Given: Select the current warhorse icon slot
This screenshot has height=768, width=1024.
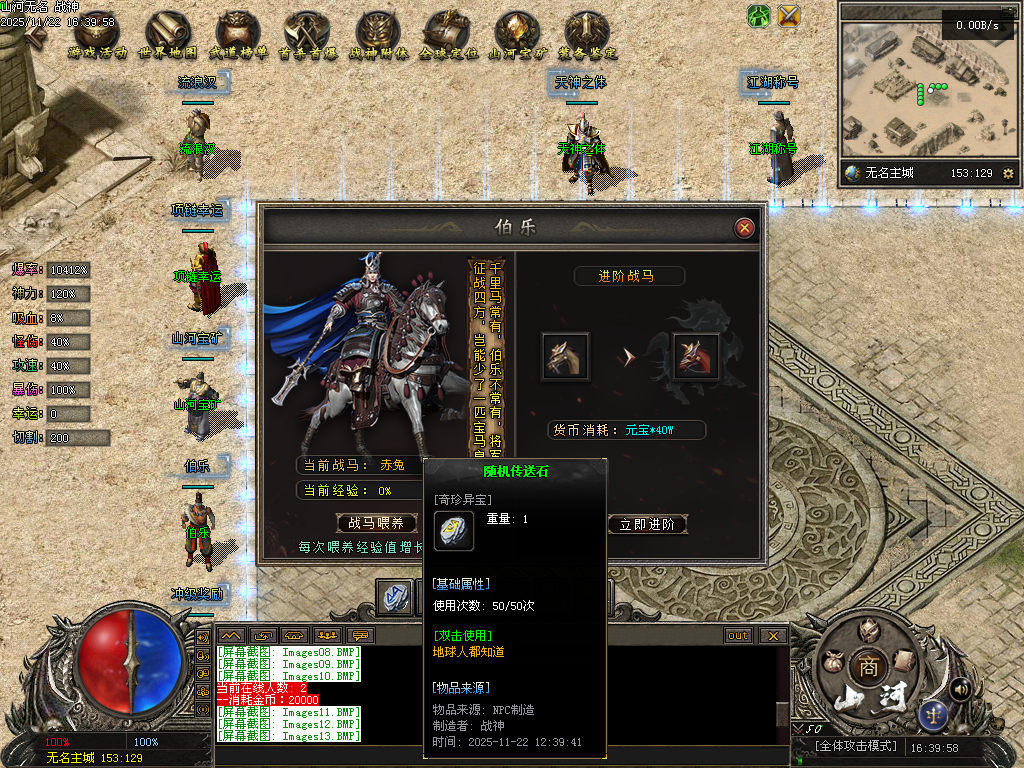Looking at the screenshot, I should [565, 356].
